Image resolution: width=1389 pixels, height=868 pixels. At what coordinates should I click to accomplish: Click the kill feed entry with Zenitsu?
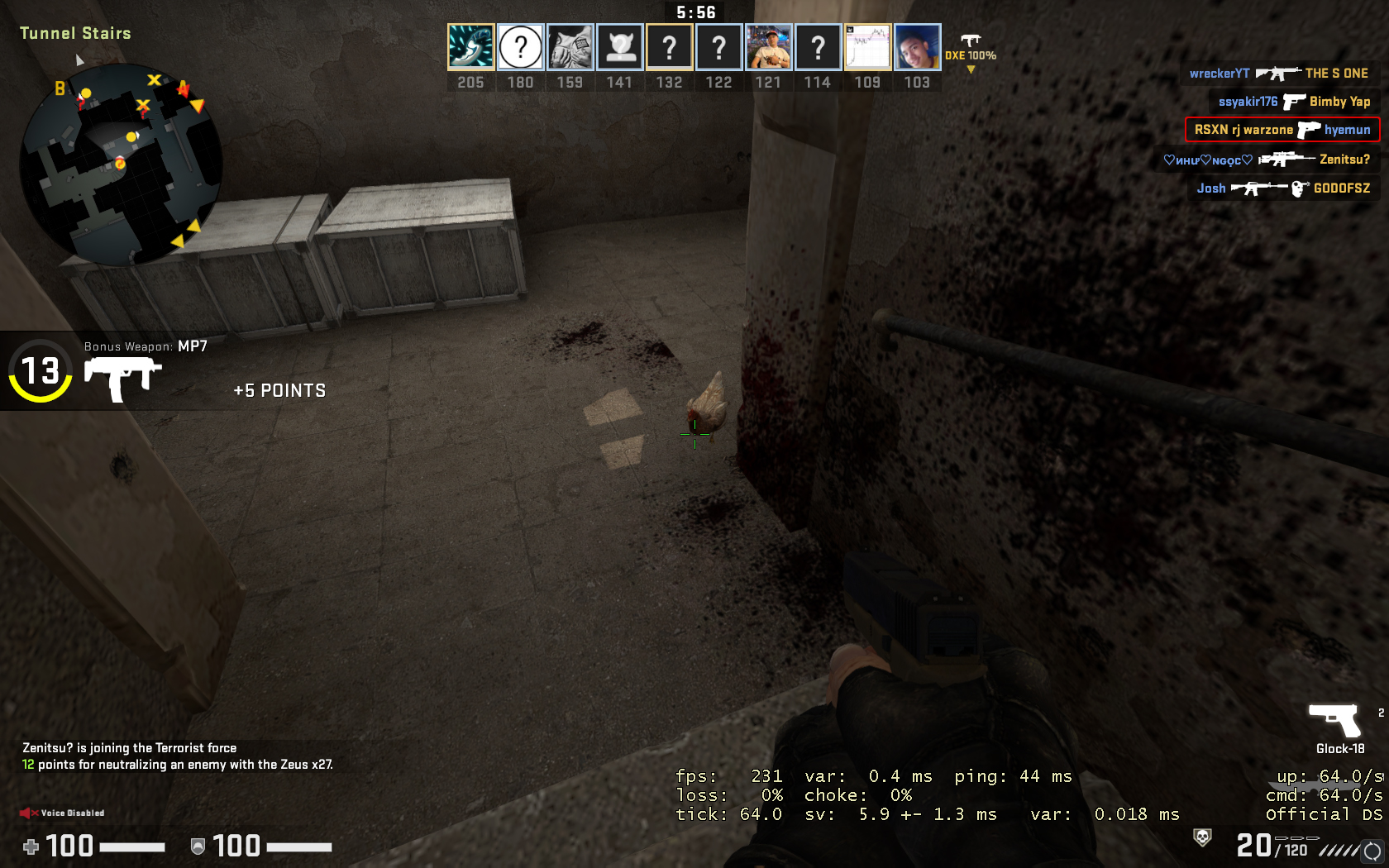(x=1267, y=160)
